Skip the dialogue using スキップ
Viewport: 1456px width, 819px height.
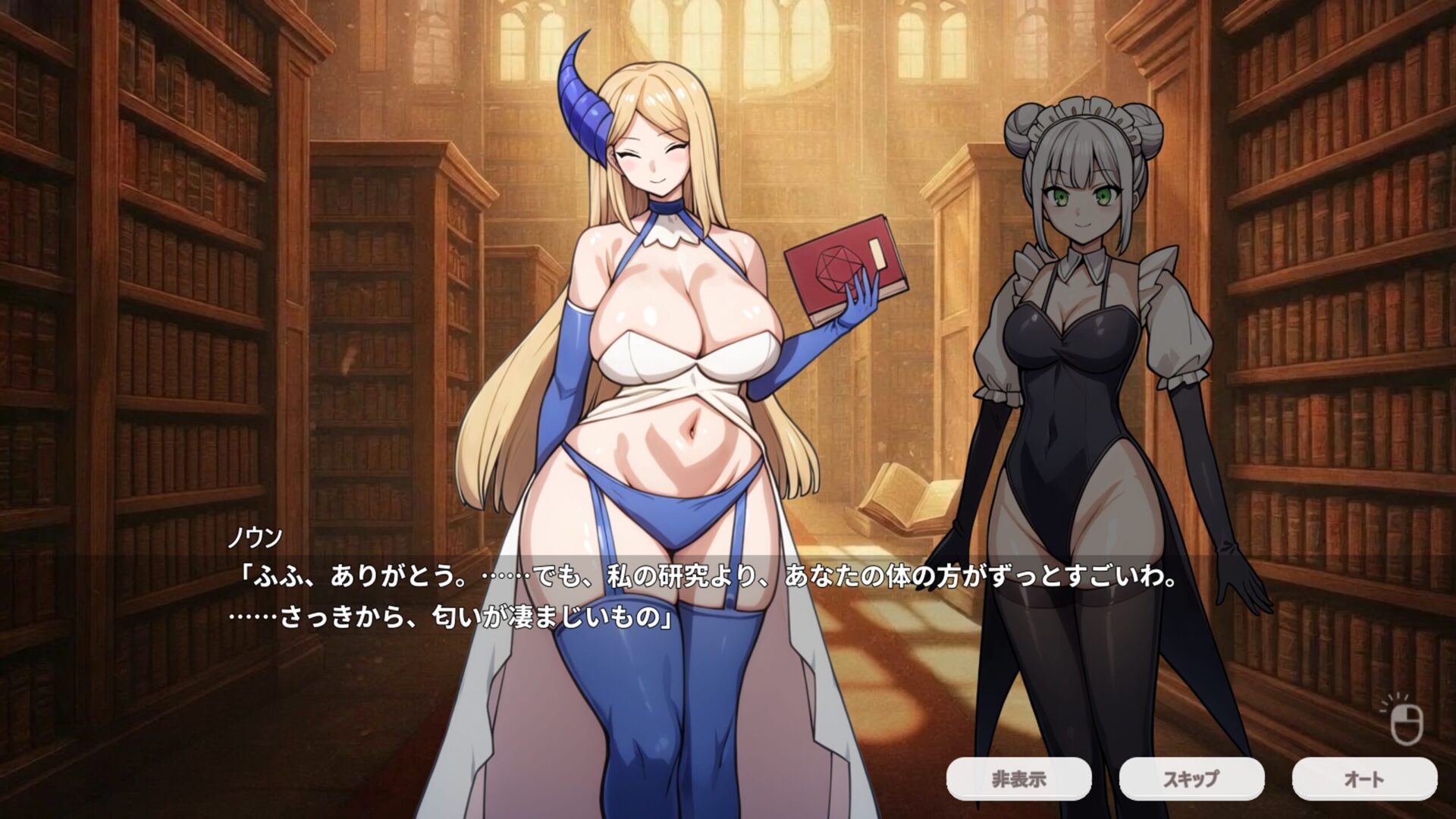(x=1191, y=779)
